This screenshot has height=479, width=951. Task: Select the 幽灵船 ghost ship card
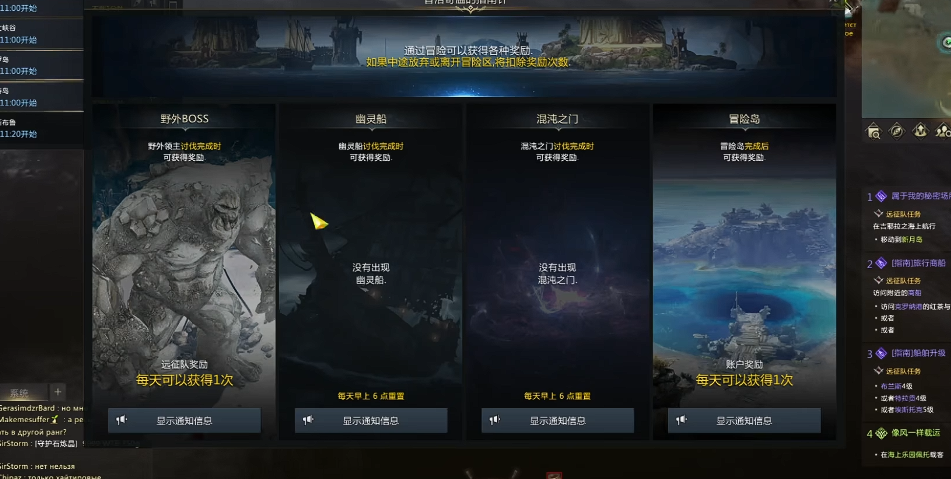tap(370, 260)
